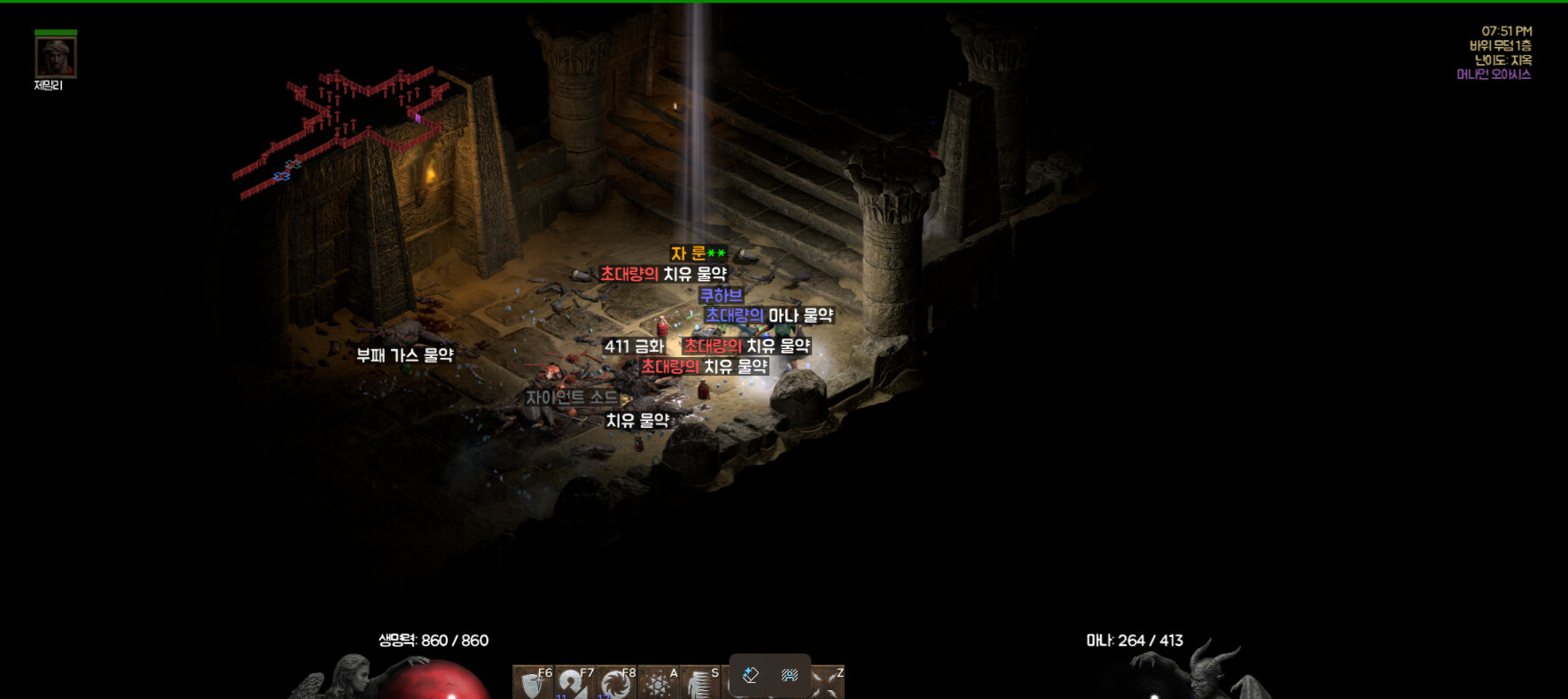Activate the F6 shield-and-star skill
1568x699 pixels.
534,683
